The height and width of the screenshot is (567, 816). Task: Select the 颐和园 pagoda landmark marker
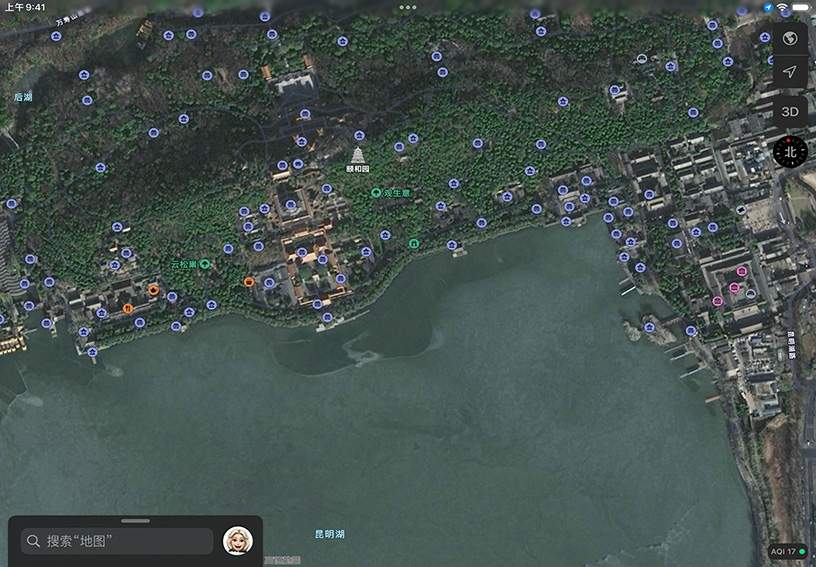[x=357, y=155]
